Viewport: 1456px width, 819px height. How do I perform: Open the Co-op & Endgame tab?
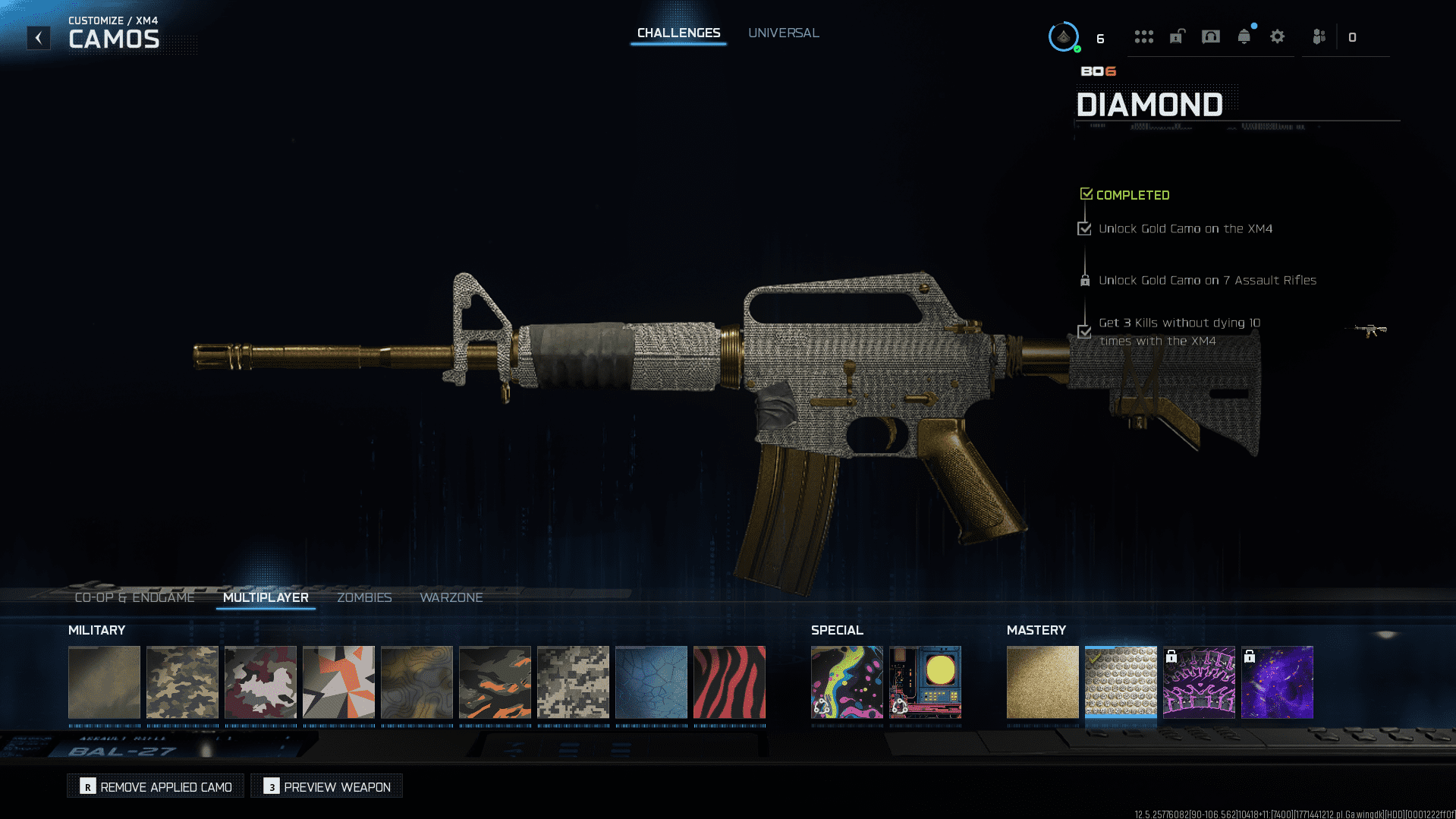134,597
